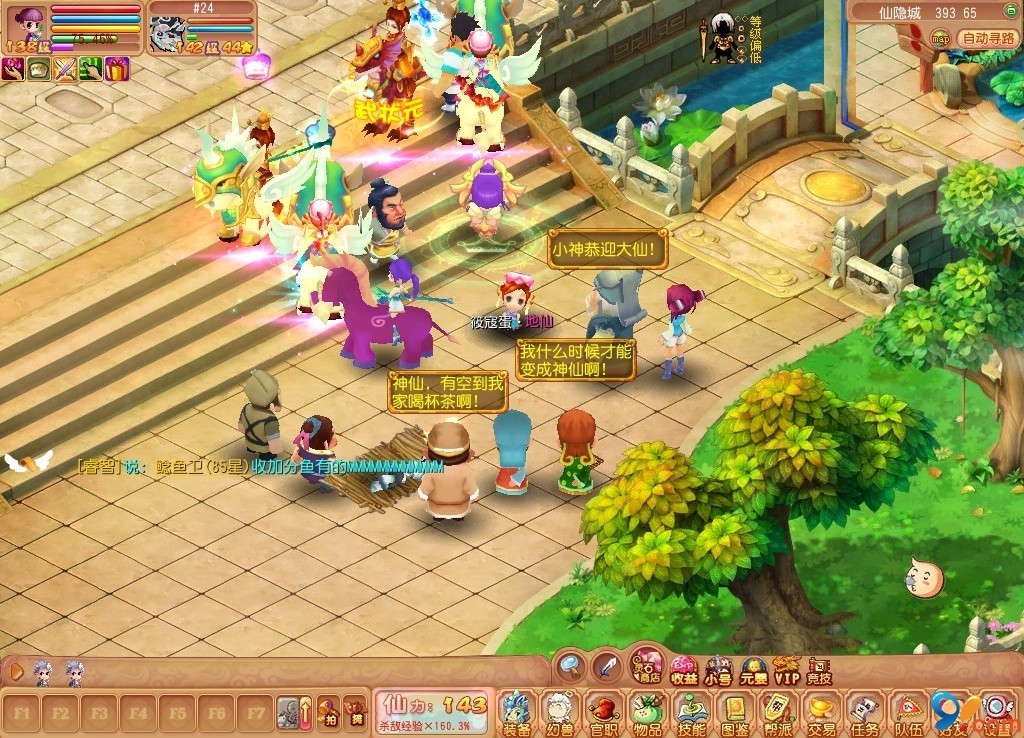Click the round sword icon button

(607, 665)
